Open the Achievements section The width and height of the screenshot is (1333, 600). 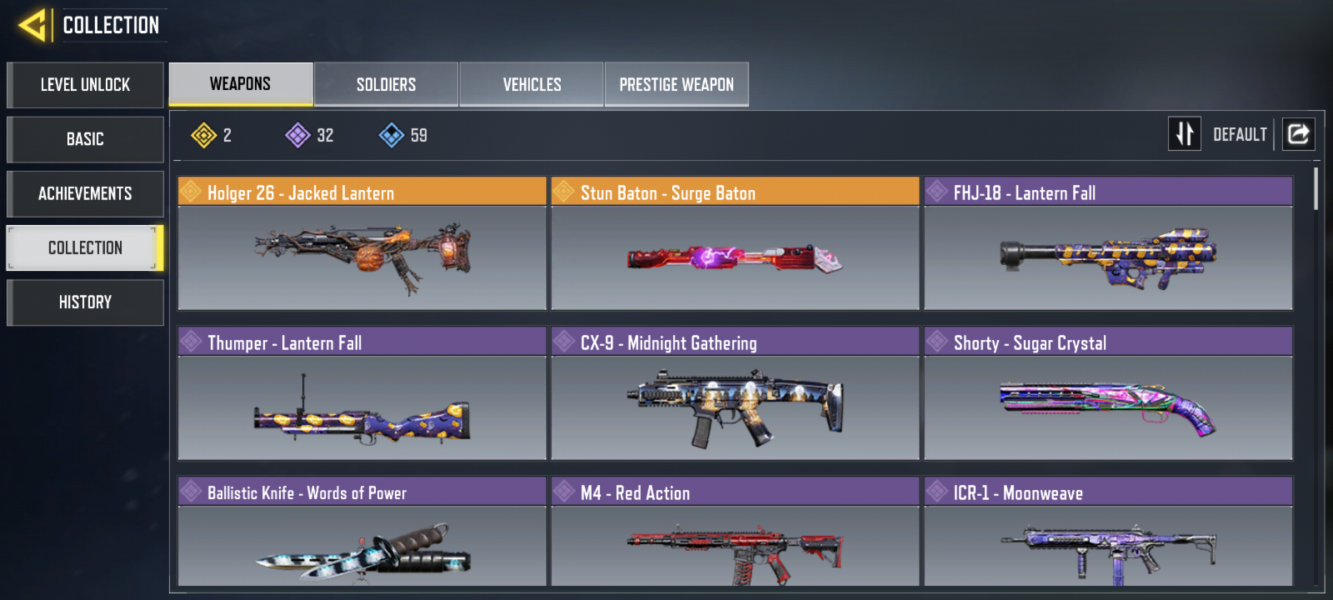click(85, 193)
